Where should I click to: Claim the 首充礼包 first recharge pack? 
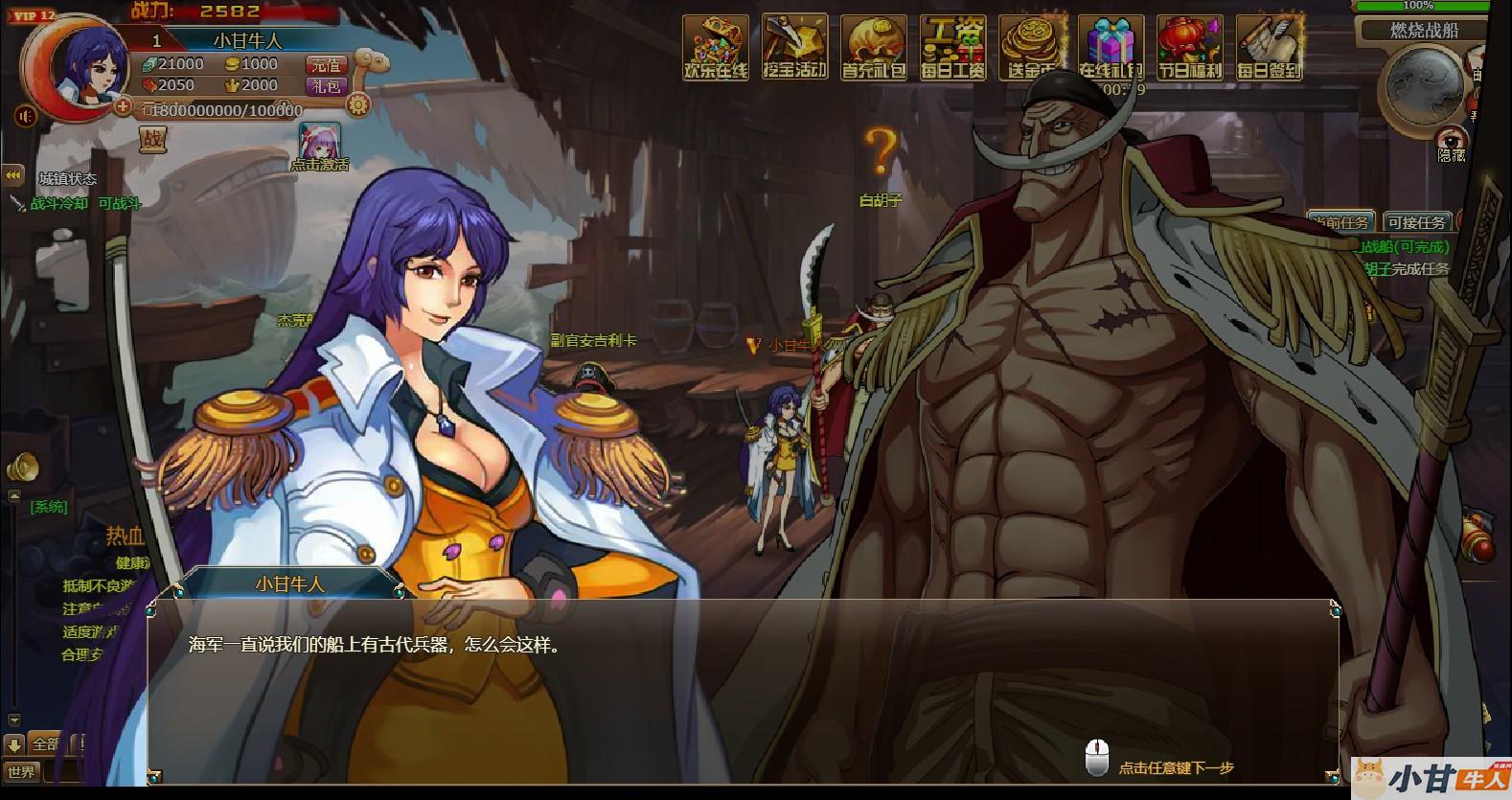[874, 46]
